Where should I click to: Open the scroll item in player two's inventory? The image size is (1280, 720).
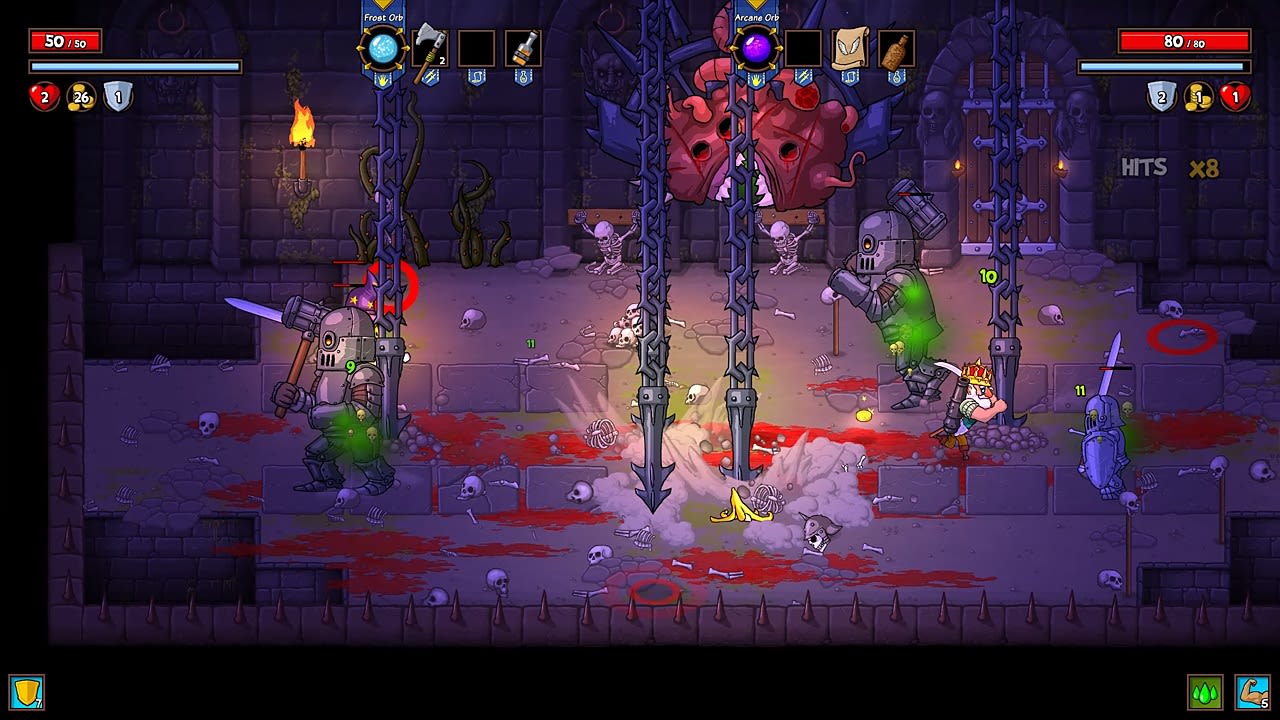click(848, 46)
